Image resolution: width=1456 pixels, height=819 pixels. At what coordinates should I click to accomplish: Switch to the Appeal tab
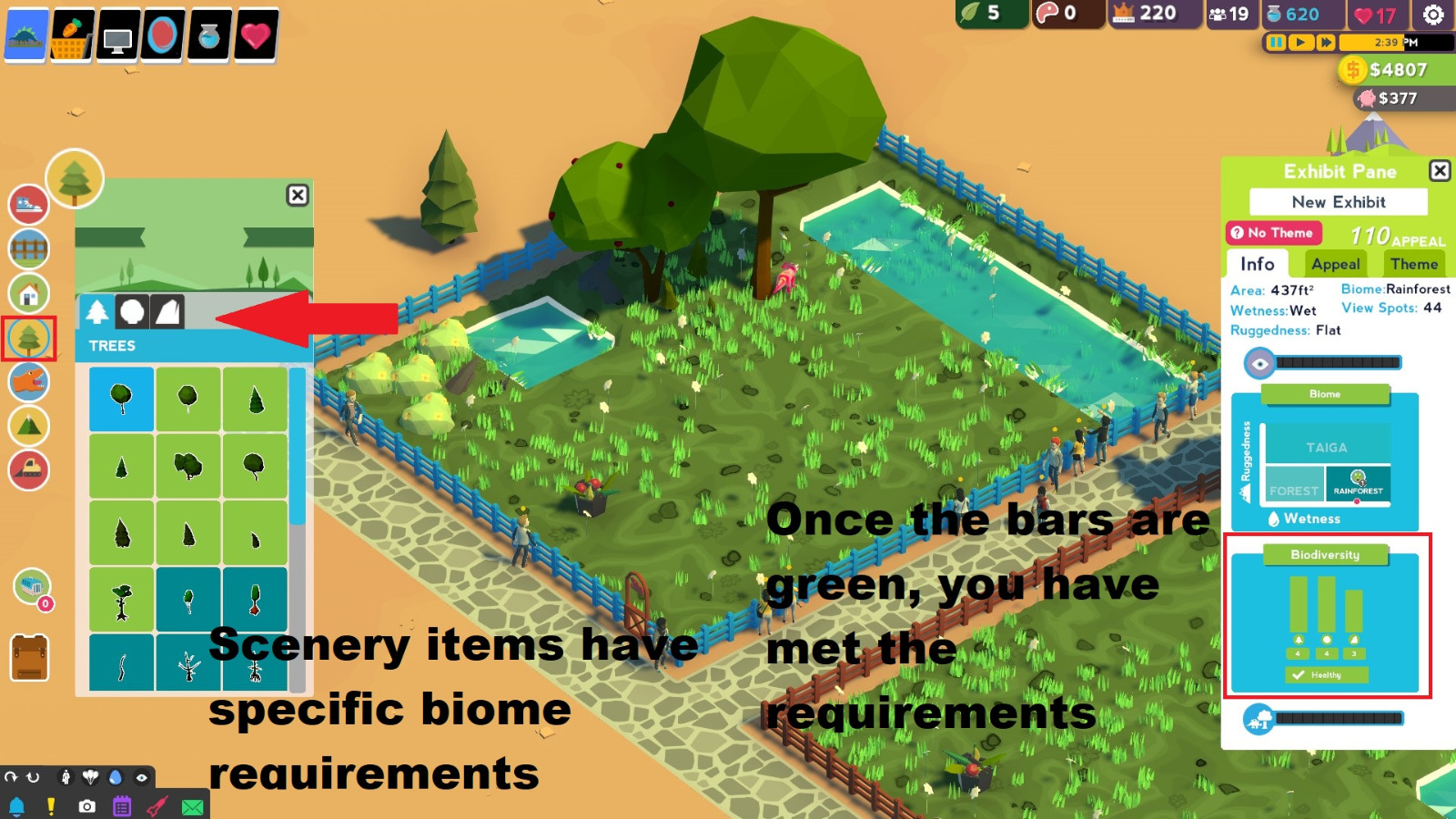pyautogui.click(x=1336, y=265)
